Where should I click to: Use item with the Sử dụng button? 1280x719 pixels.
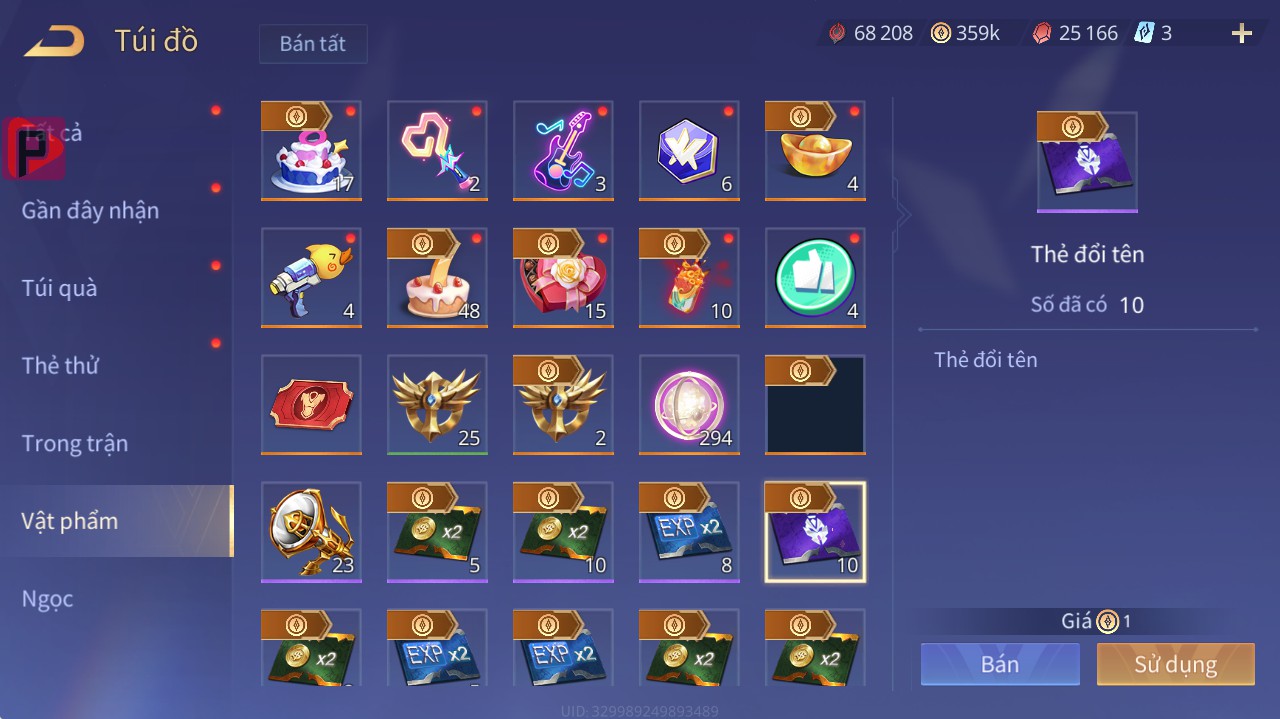(x=1175, y=664)
